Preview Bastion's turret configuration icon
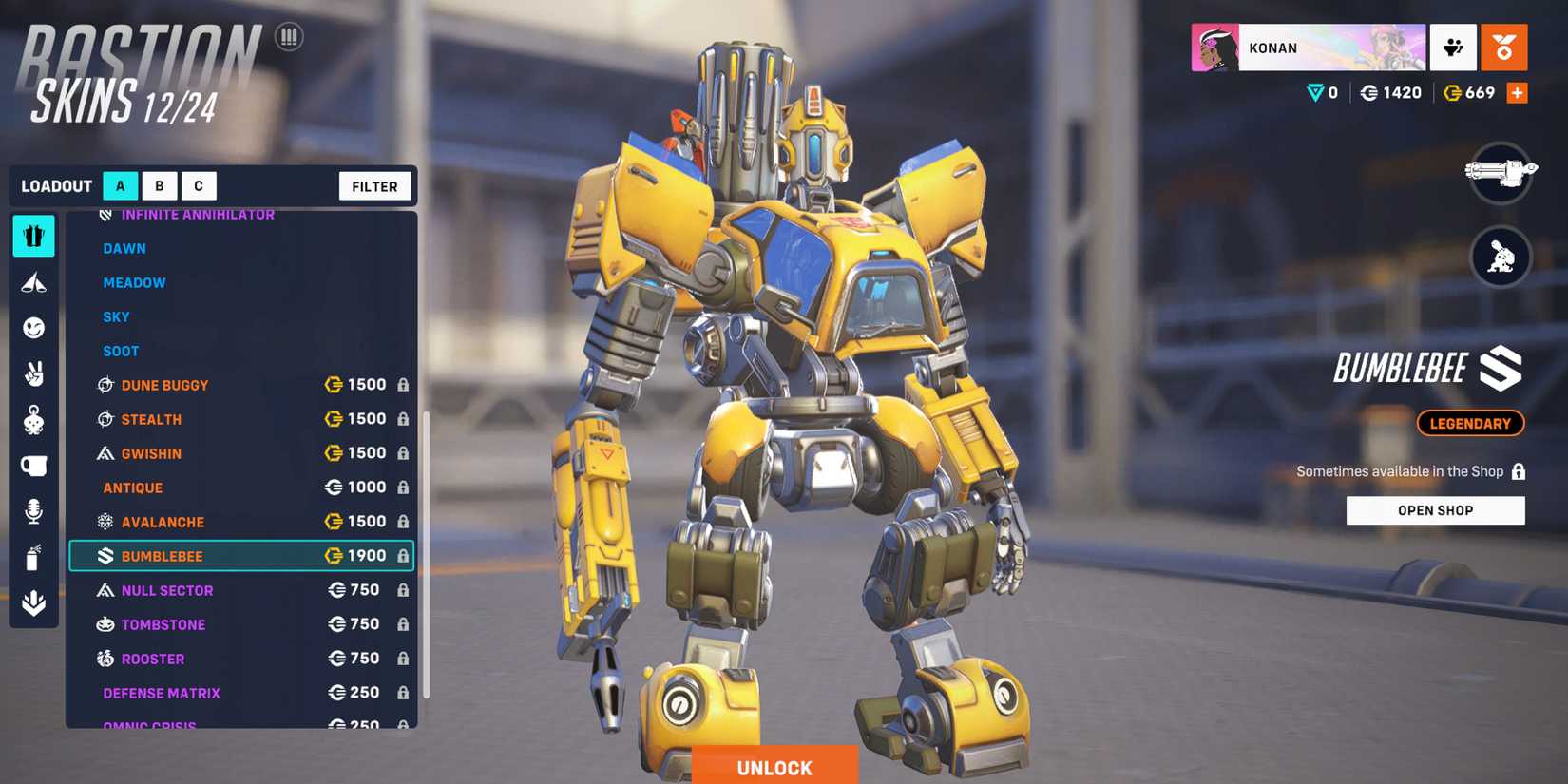The height and width of the screenshot is (784, 1568). tap(1500, 258)
